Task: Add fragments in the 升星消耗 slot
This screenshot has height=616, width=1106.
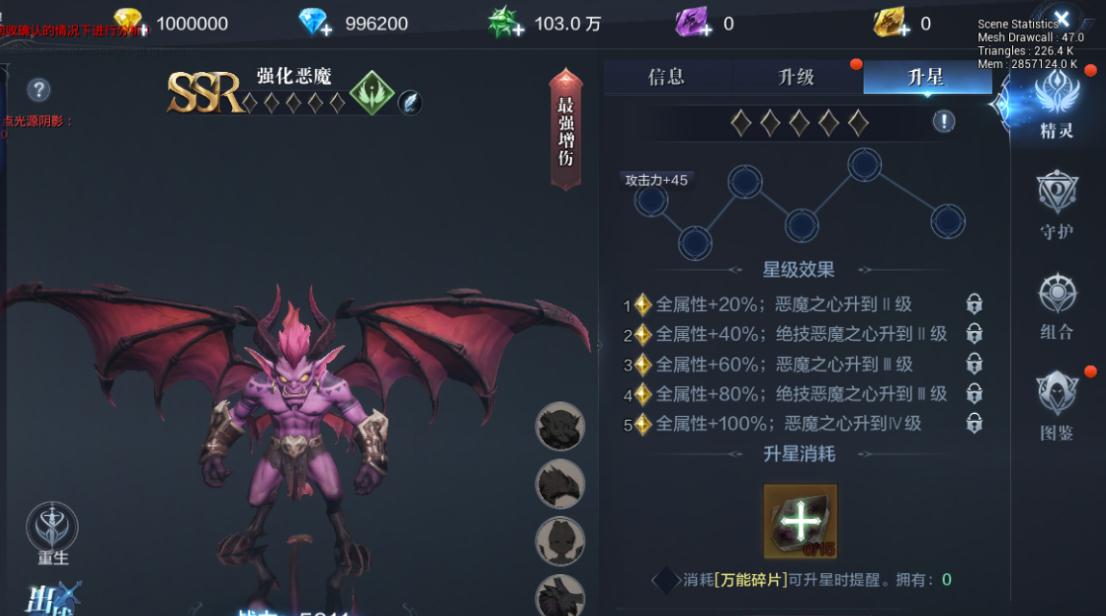Action: click(x=800, y=521)
